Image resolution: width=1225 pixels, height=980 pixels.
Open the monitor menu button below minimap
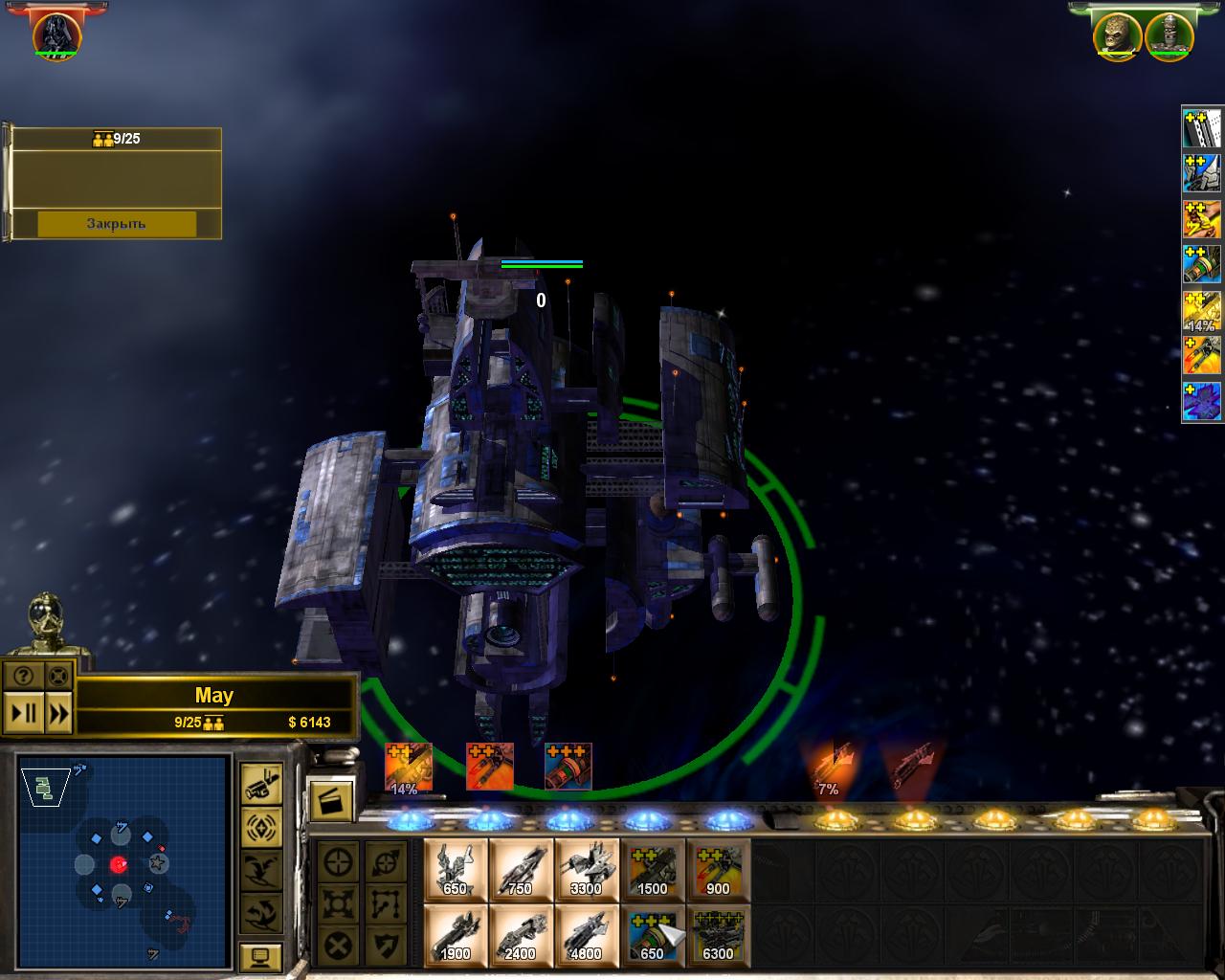(x=259, y=956)
